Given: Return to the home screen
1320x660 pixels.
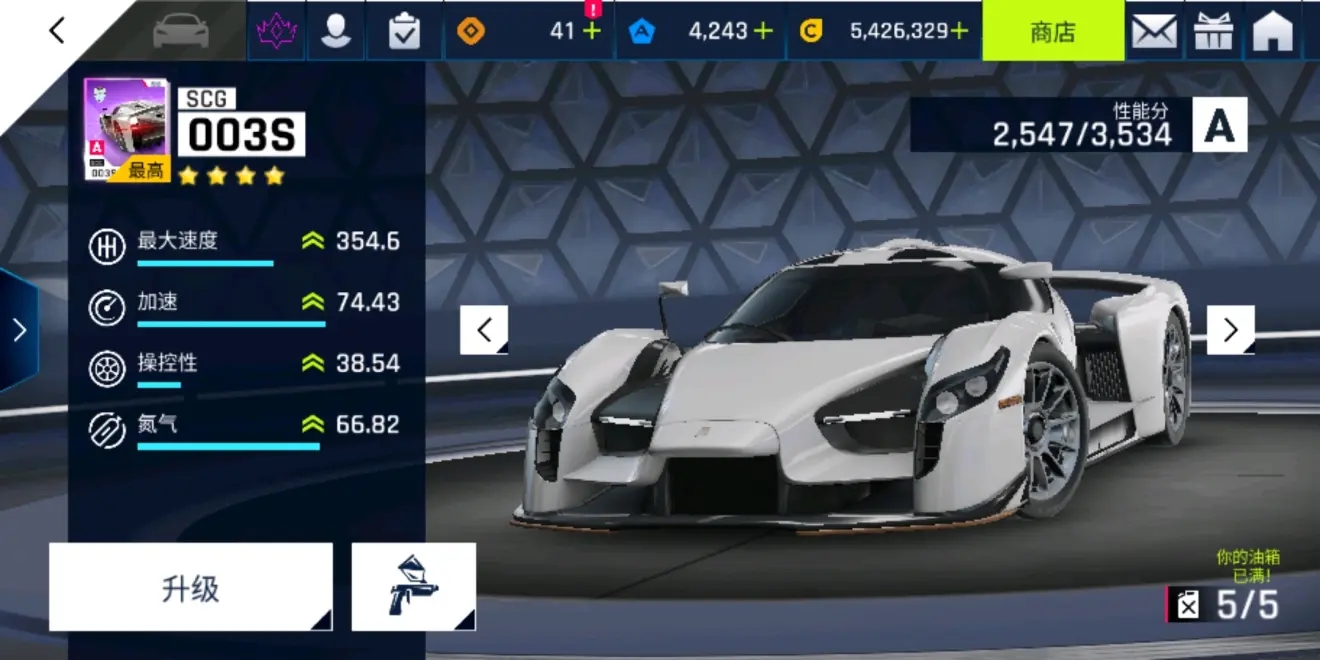Looking at the screenshot, I should (1273, 31).
